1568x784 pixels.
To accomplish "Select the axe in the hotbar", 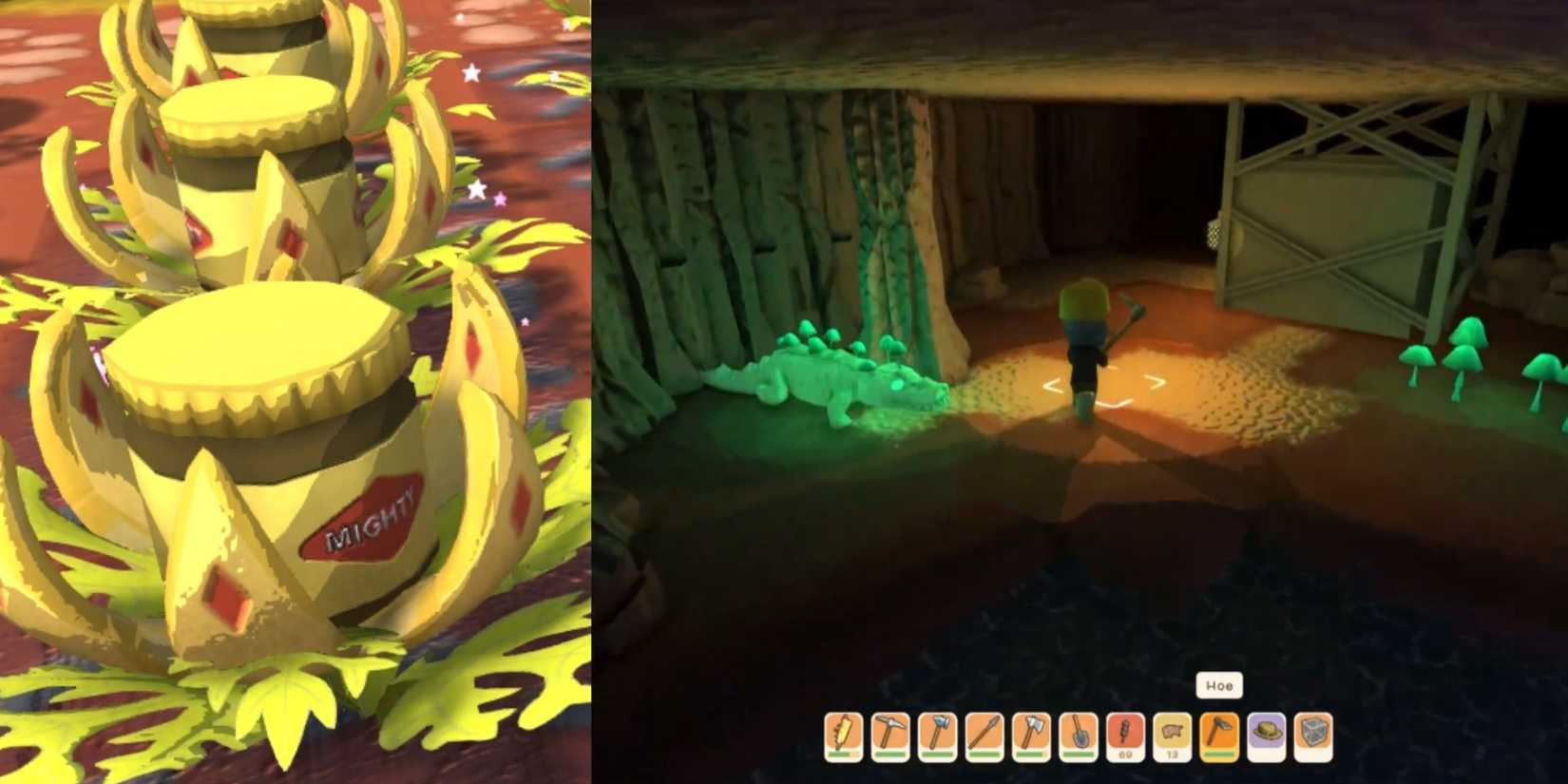I will 1032,732.
